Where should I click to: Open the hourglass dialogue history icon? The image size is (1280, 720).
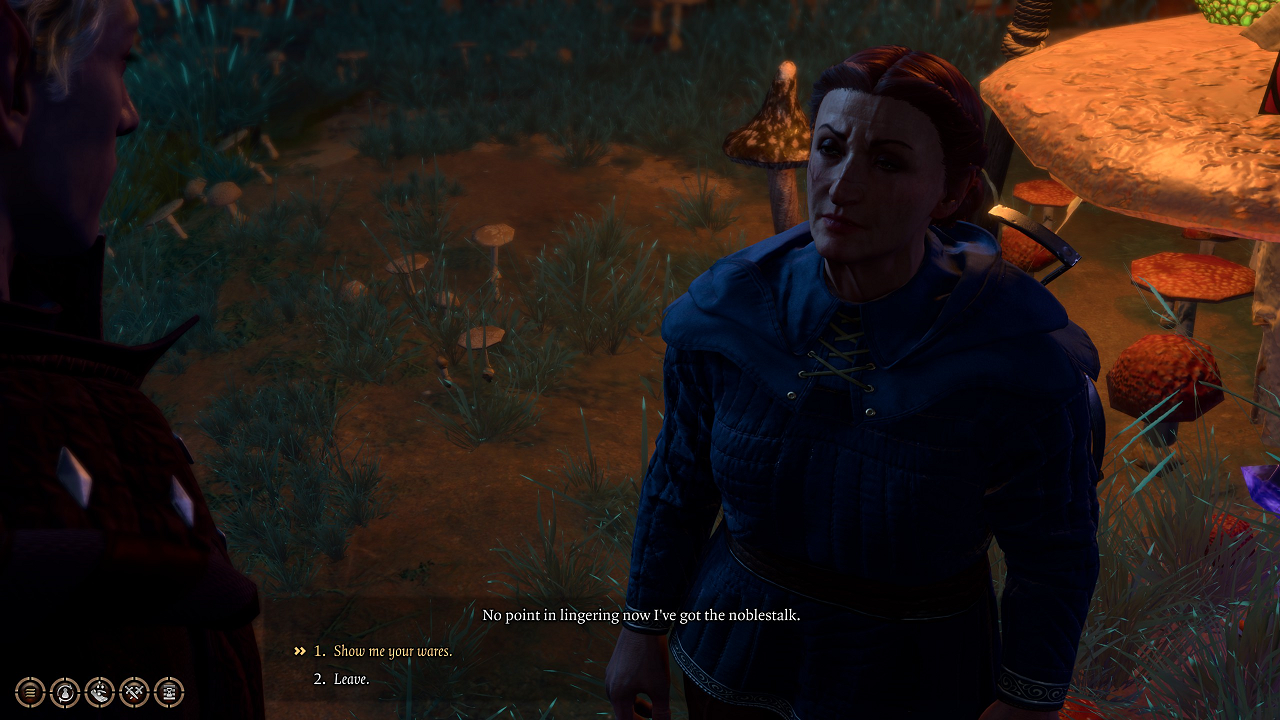169,691
